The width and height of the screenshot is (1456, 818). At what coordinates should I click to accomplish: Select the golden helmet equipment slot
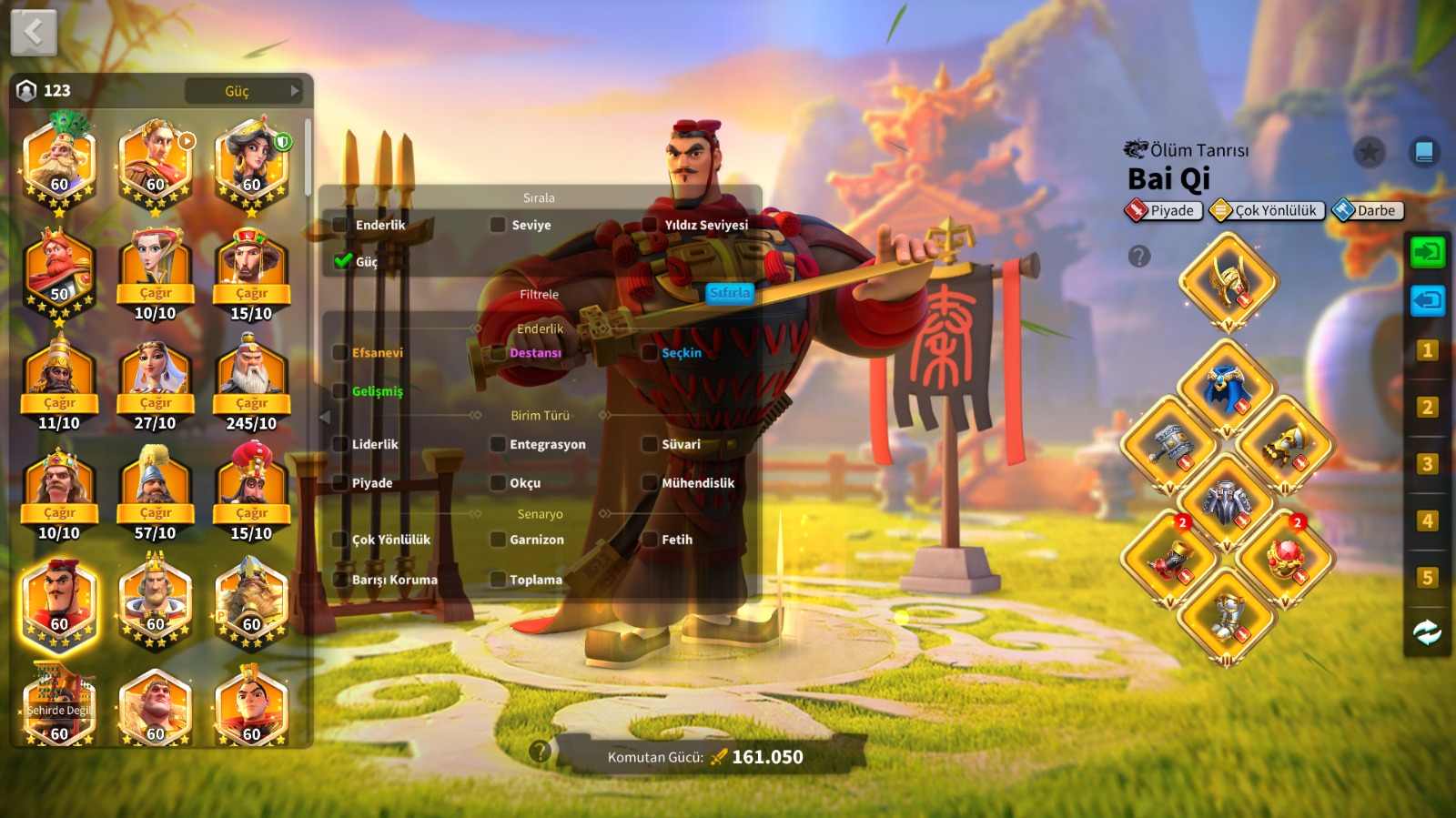click(1228, 282)
